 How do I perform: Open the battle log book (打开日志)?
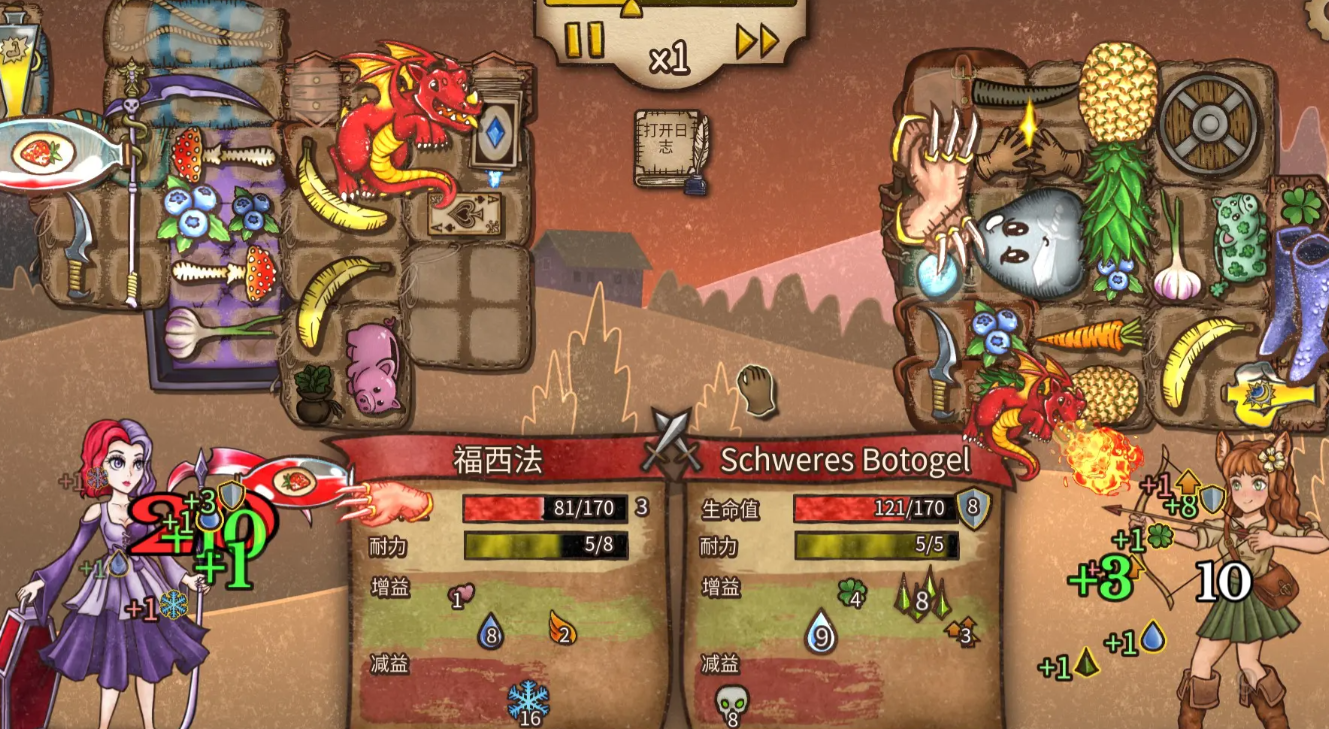coord(669,149)
